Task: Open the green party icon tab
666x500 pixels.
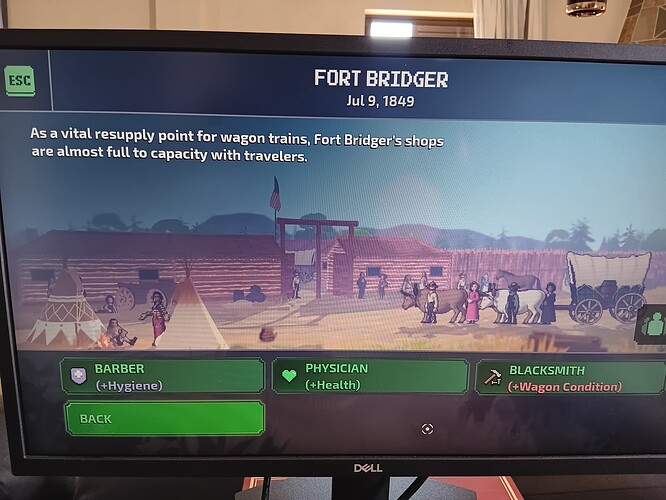Action: (x=654, y=325)
